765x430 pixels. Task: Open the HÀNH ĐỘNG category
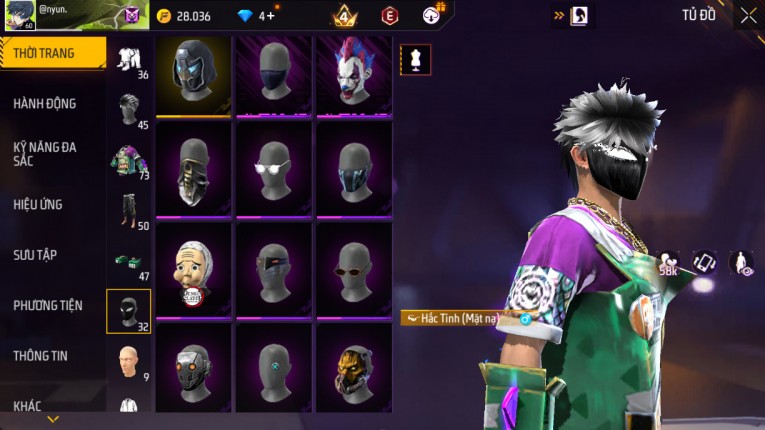[45, 103]
